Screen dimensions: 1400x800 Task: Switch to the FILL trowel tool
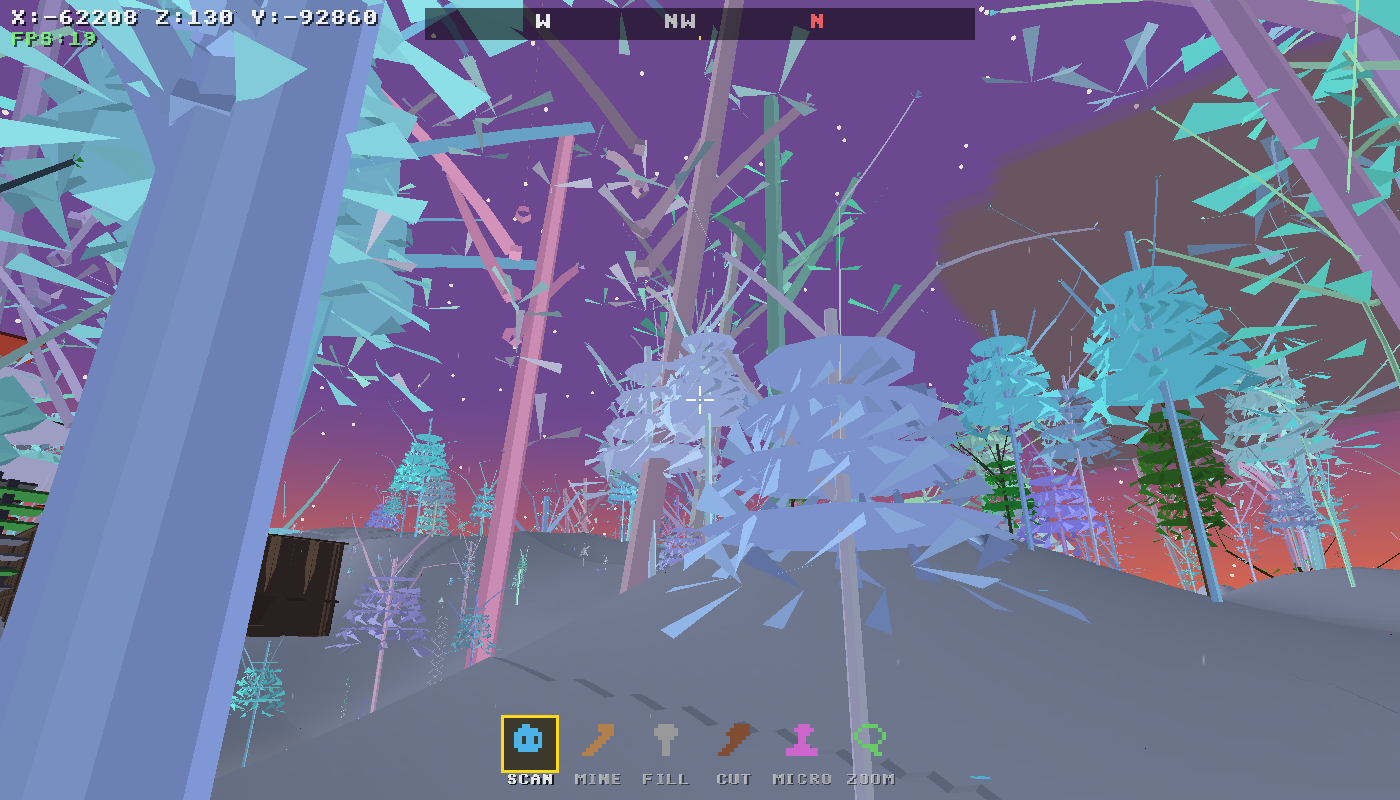[664, 741]
